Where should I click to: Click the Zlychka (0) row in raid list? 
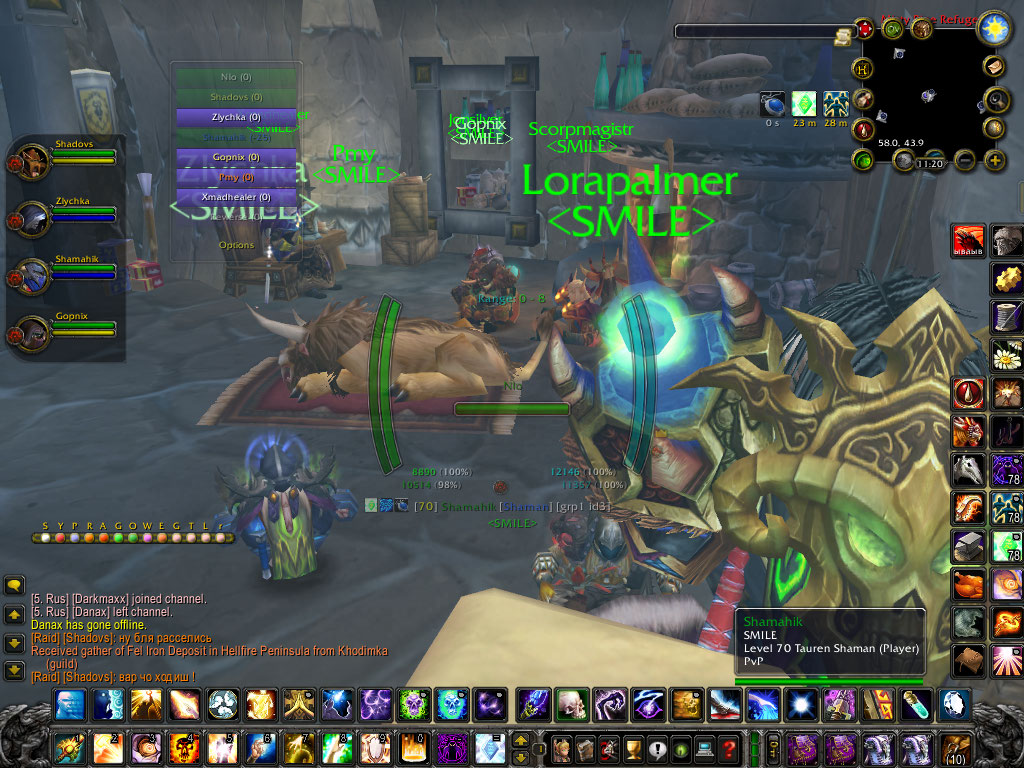pos(236,117)
